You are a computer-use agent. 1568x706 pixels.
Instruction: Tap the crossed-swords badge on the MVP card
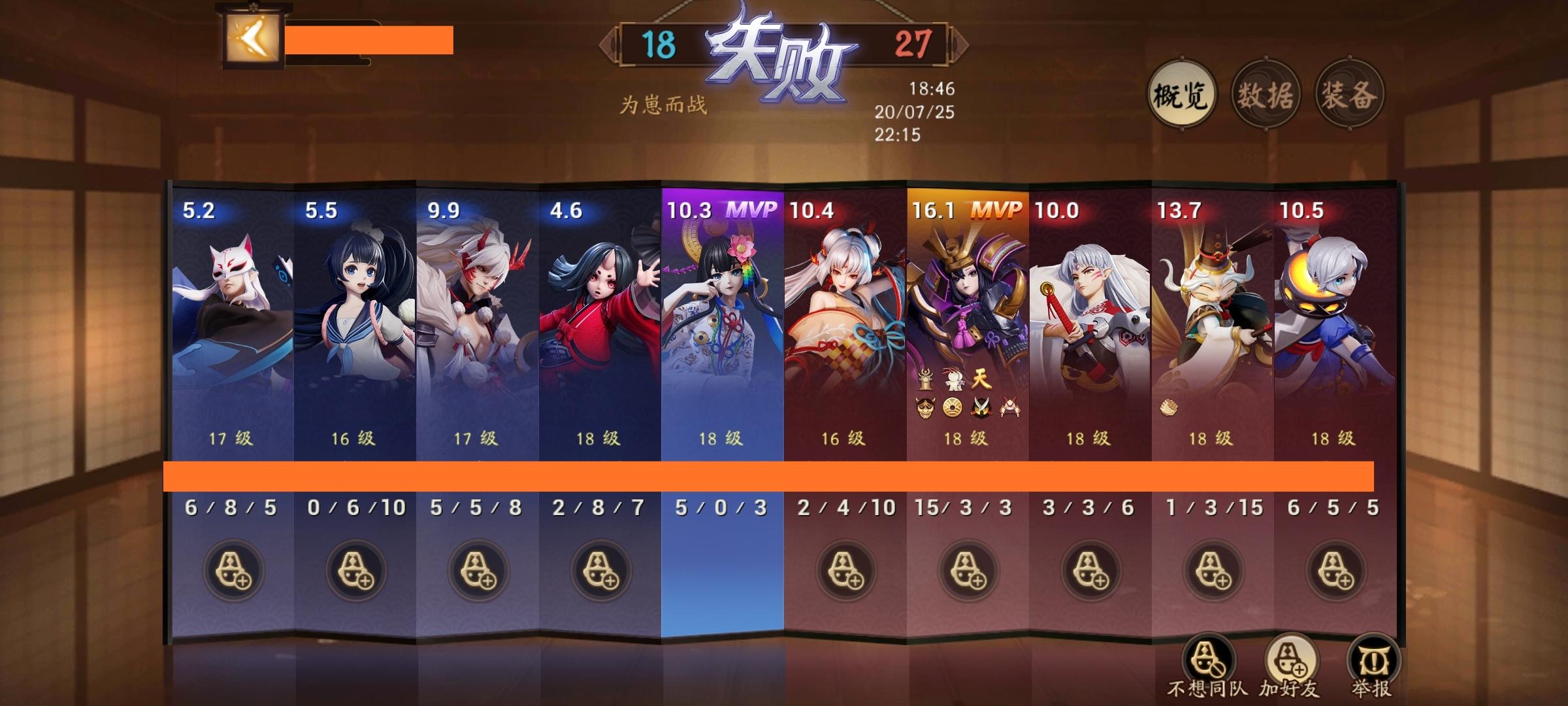point(981,407)
